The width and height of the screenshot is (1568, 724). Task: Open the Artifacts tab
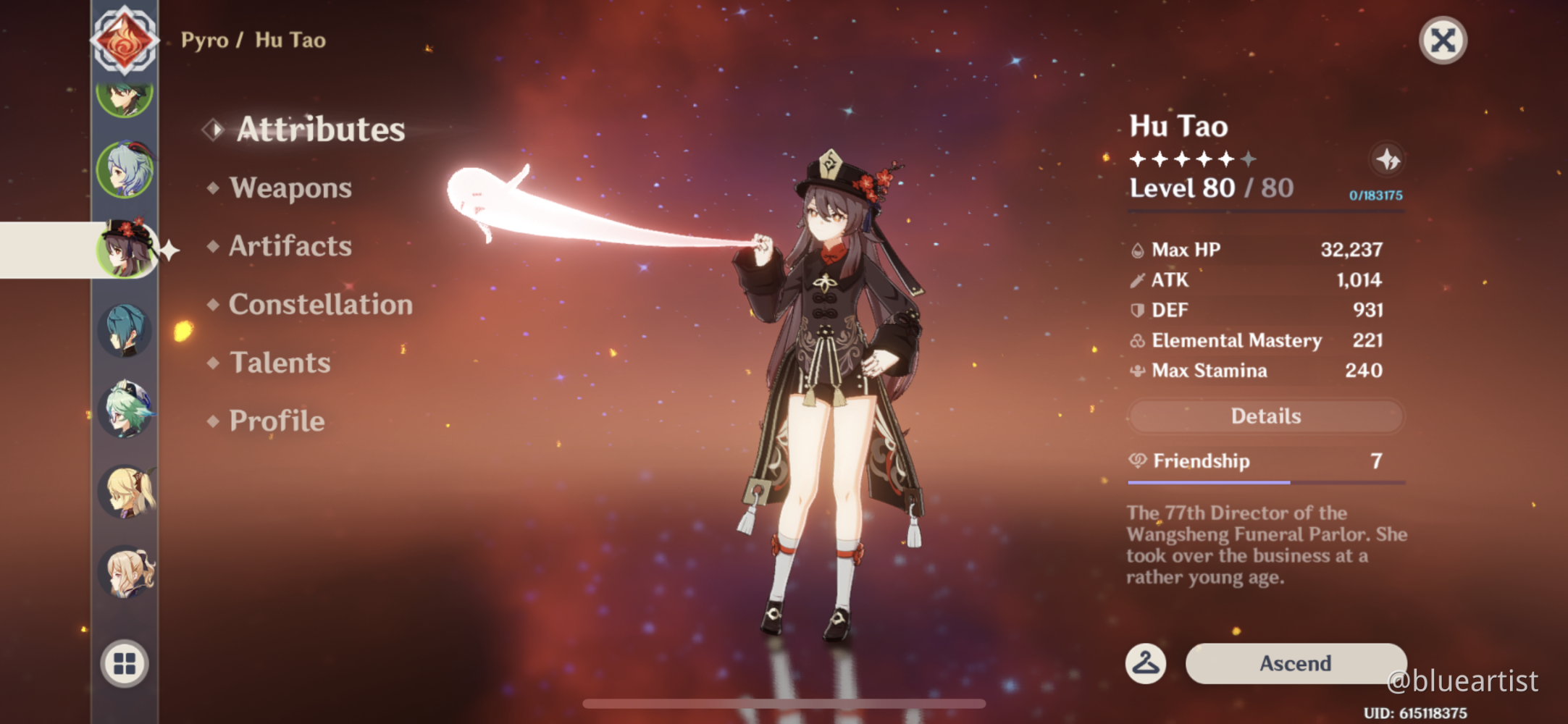click(x=290, y=246)
